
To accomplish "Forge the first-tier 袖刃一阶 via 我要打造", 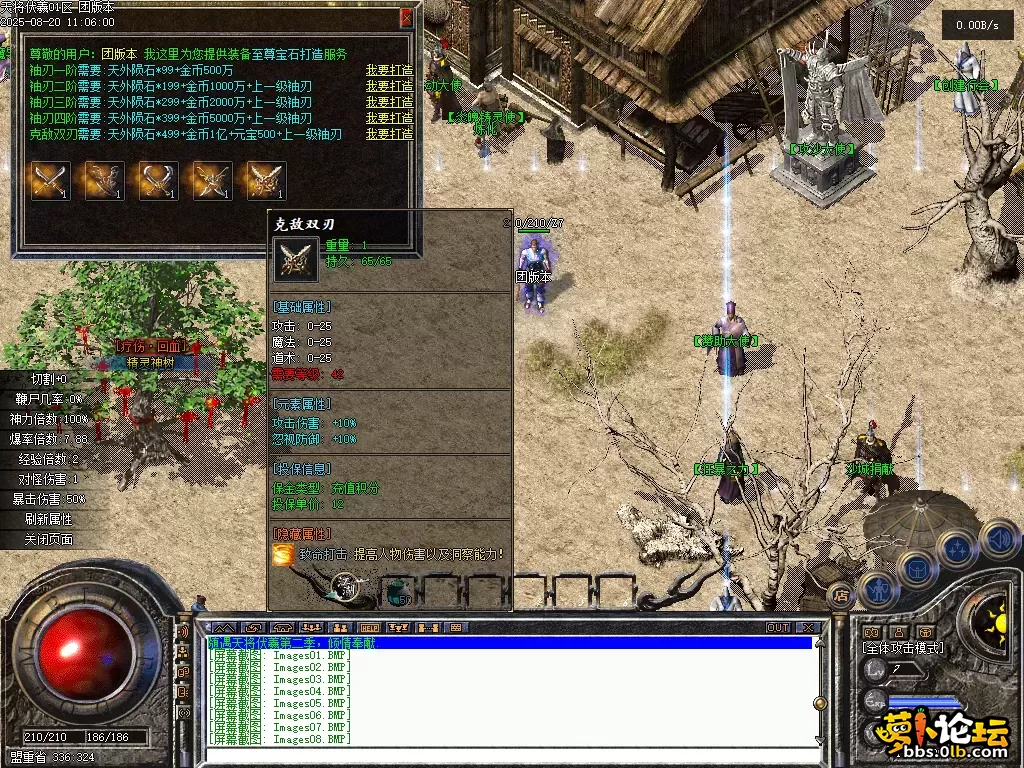I will click(x=389, y=70).
